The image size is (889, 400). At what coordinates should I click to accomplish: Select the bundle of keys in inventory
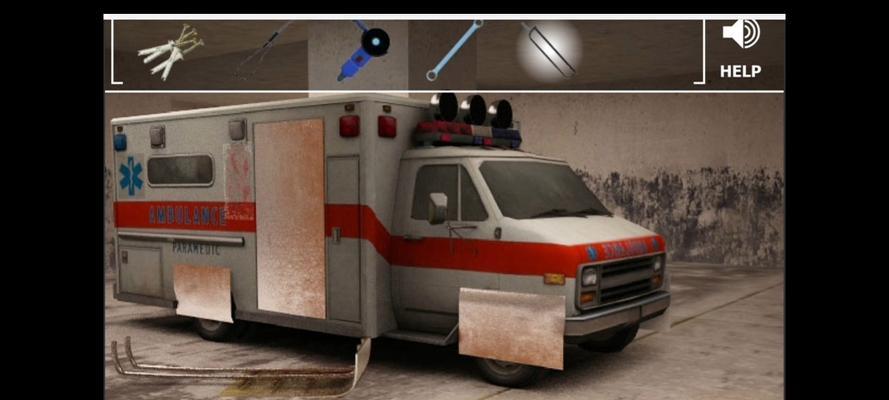pos(170,51)
